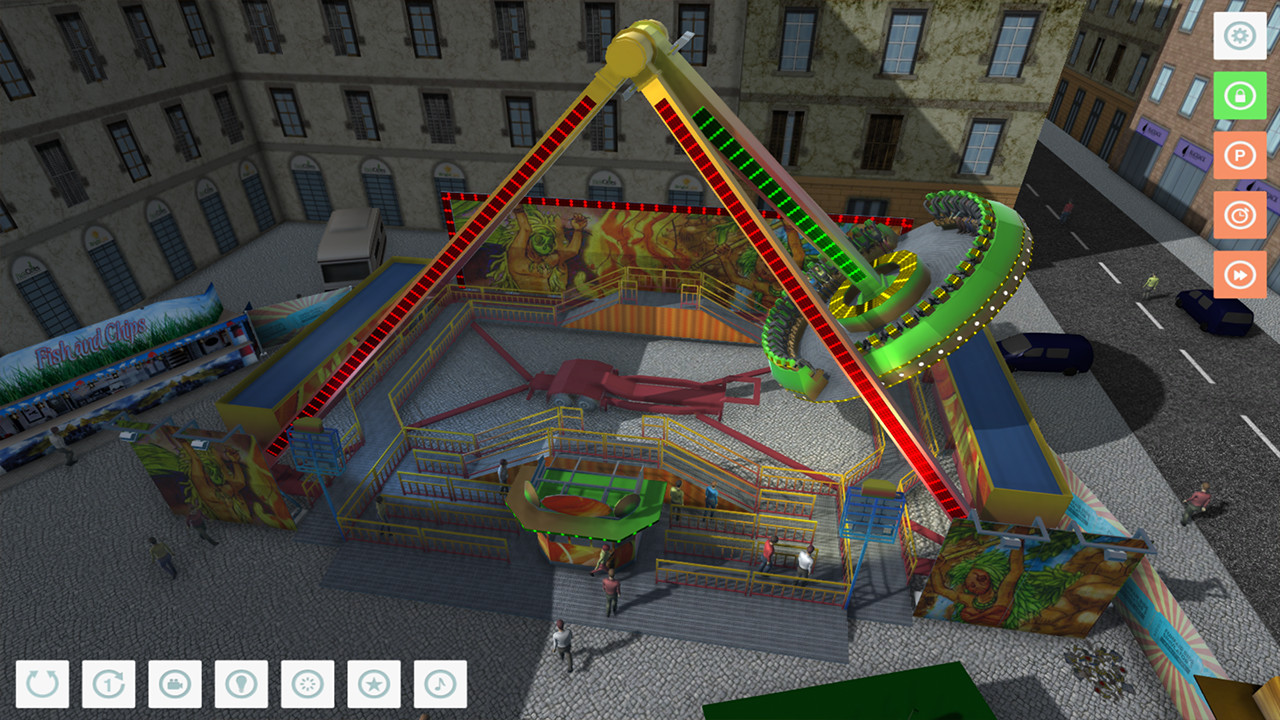Click the continuous rotation arrows icon
Screen dimensions: 1280x720
40,685
